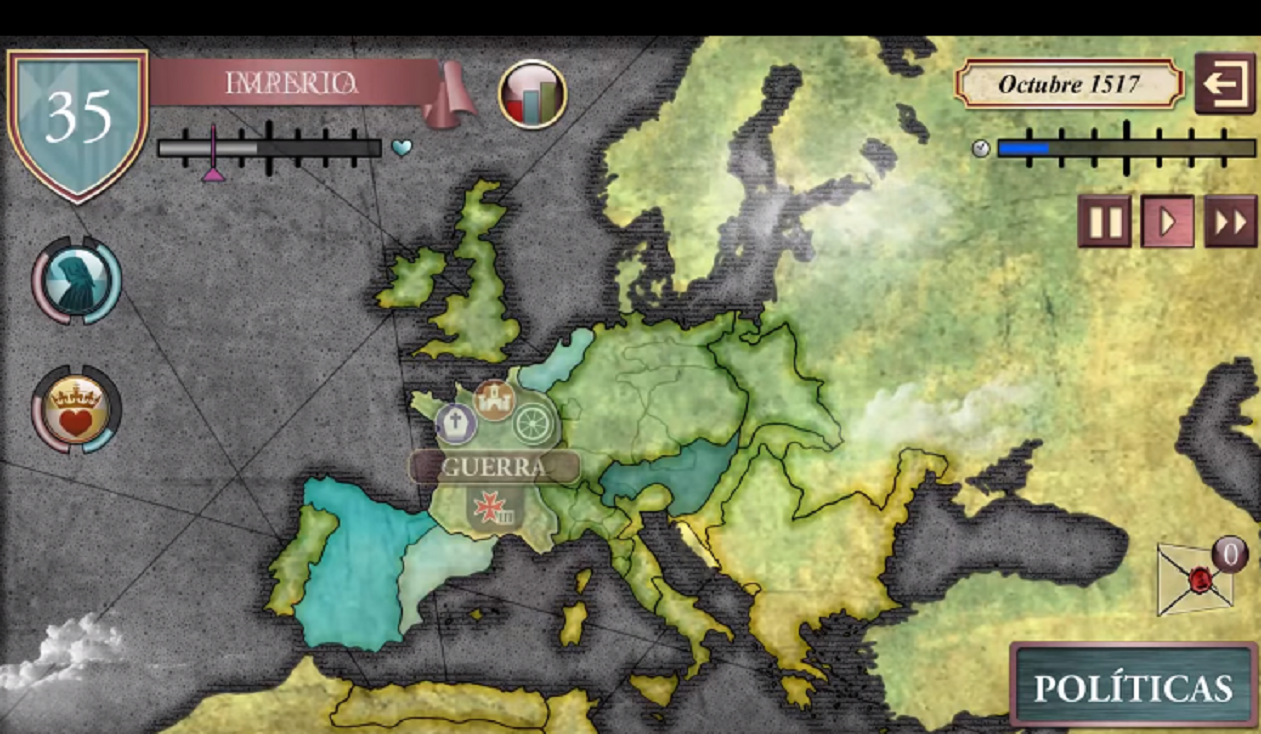The height and width of the screenshot is (734, 1261).
Task: Choose the castle action icon
Action: (494, 400)
